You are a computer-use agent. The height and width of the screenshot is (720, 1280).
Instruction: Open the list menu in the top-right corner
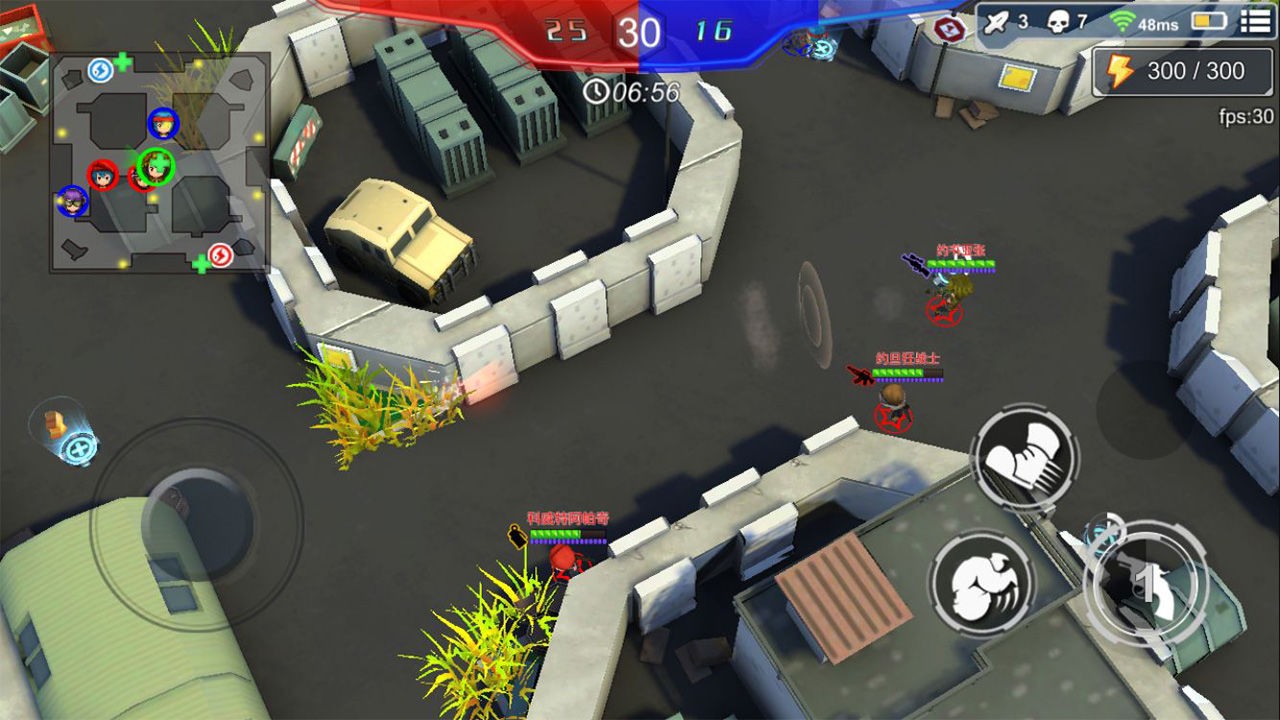coord(1257,22)
